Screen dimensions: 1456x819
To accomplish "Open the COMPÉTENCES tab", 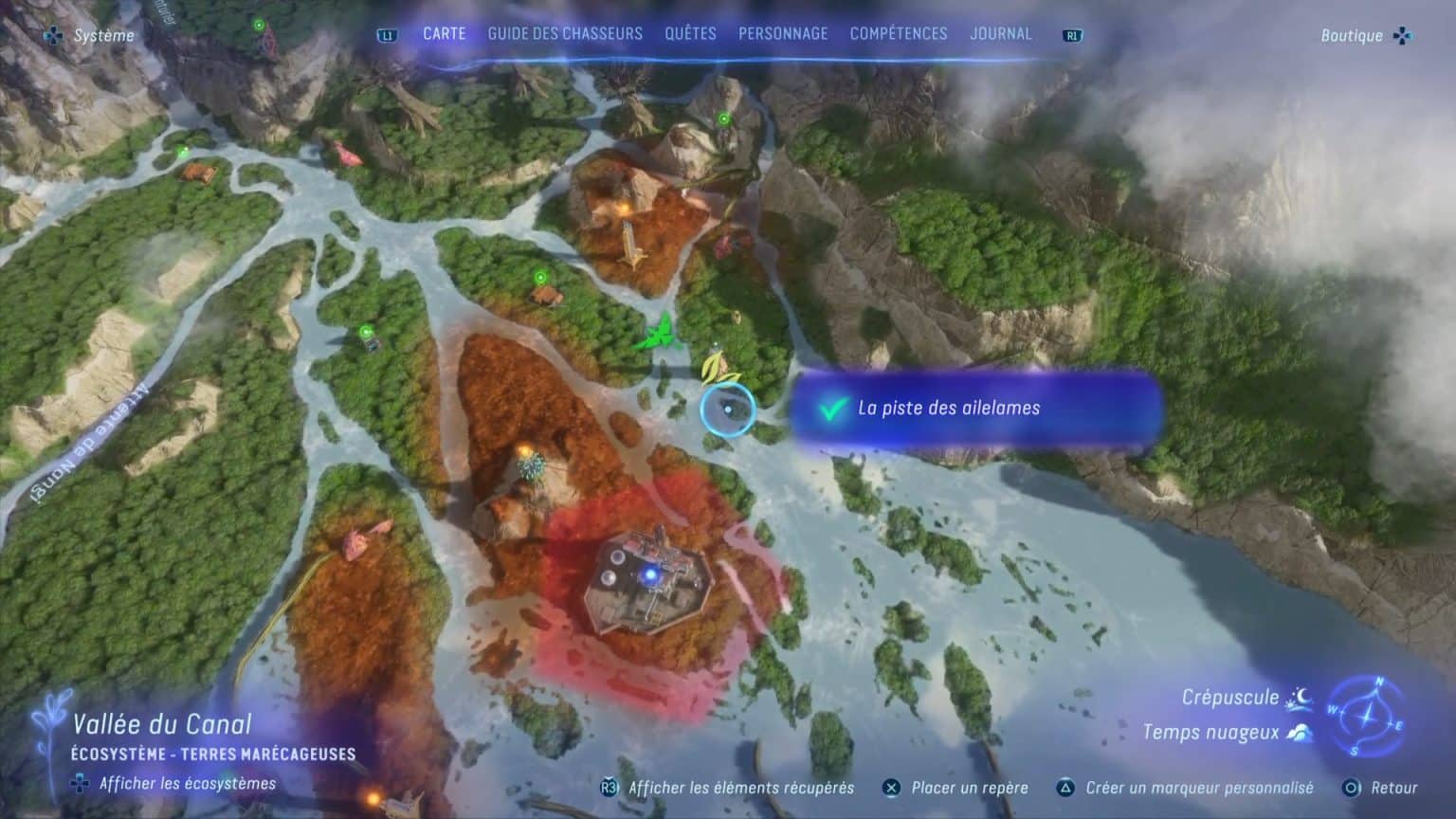I will pos(897,33).
